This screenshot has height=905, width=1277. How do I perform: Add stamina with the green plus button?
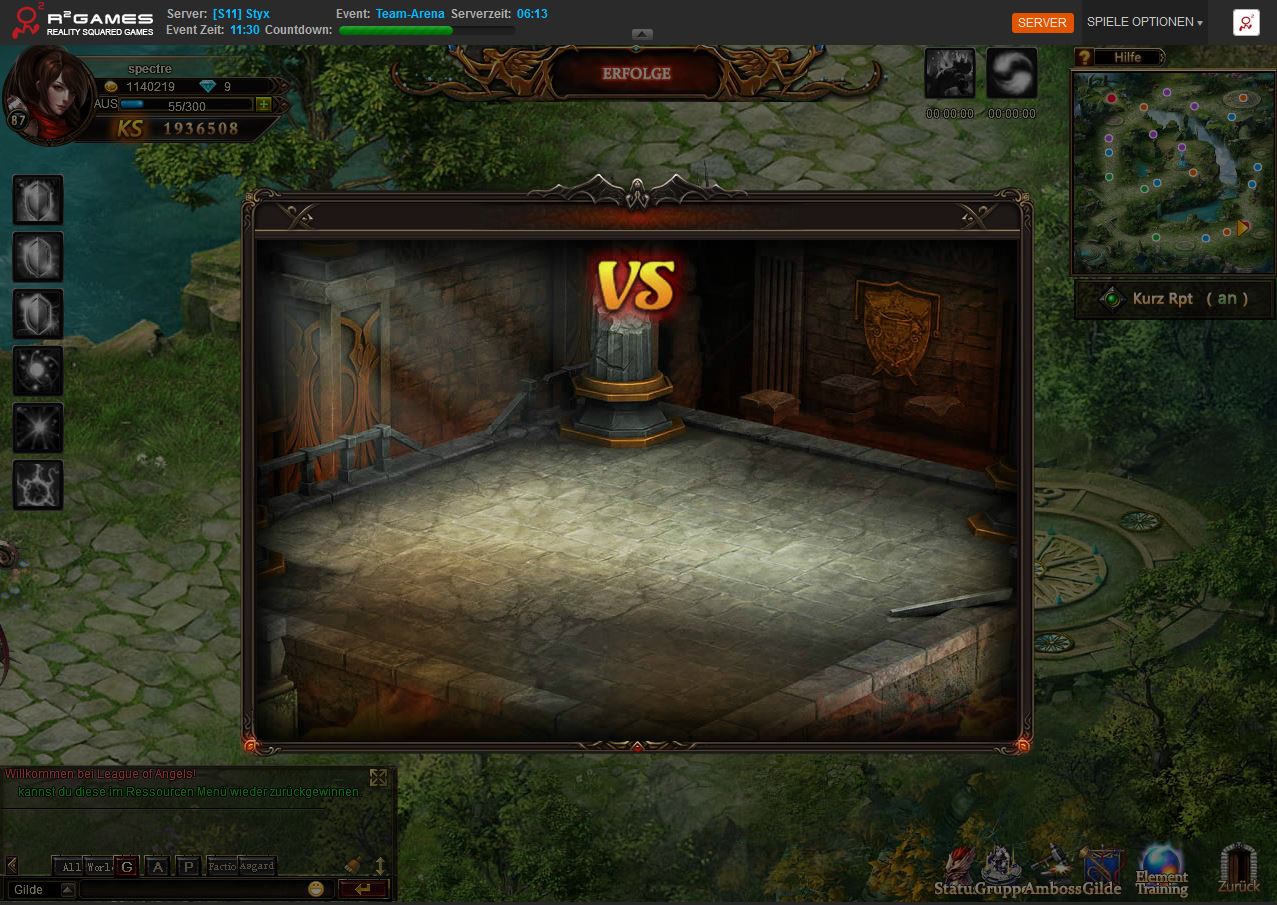pyautogui.click(x=263, y=104)
